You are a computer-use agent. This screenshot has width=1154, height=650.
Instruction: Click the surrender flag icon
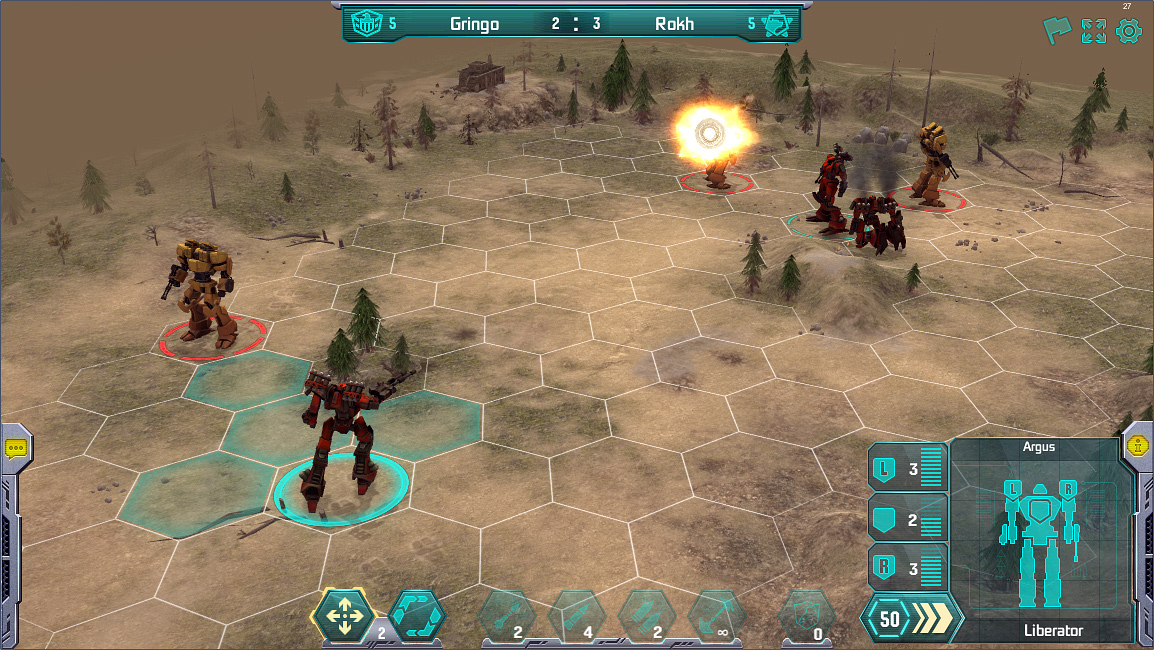[x=1057, y=30]
